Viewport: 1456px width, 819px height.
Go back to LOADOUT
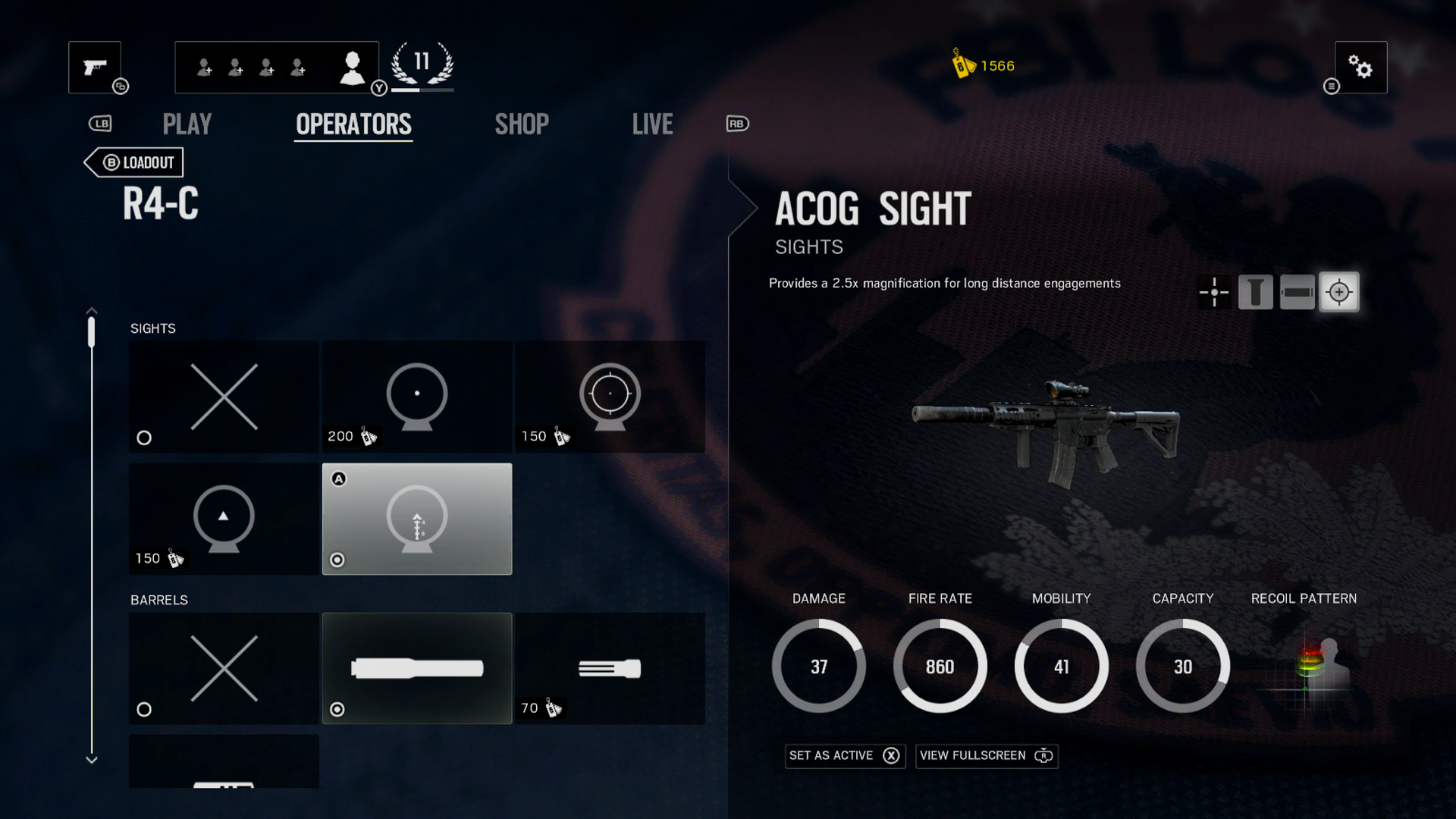click(x=135, y=162)
